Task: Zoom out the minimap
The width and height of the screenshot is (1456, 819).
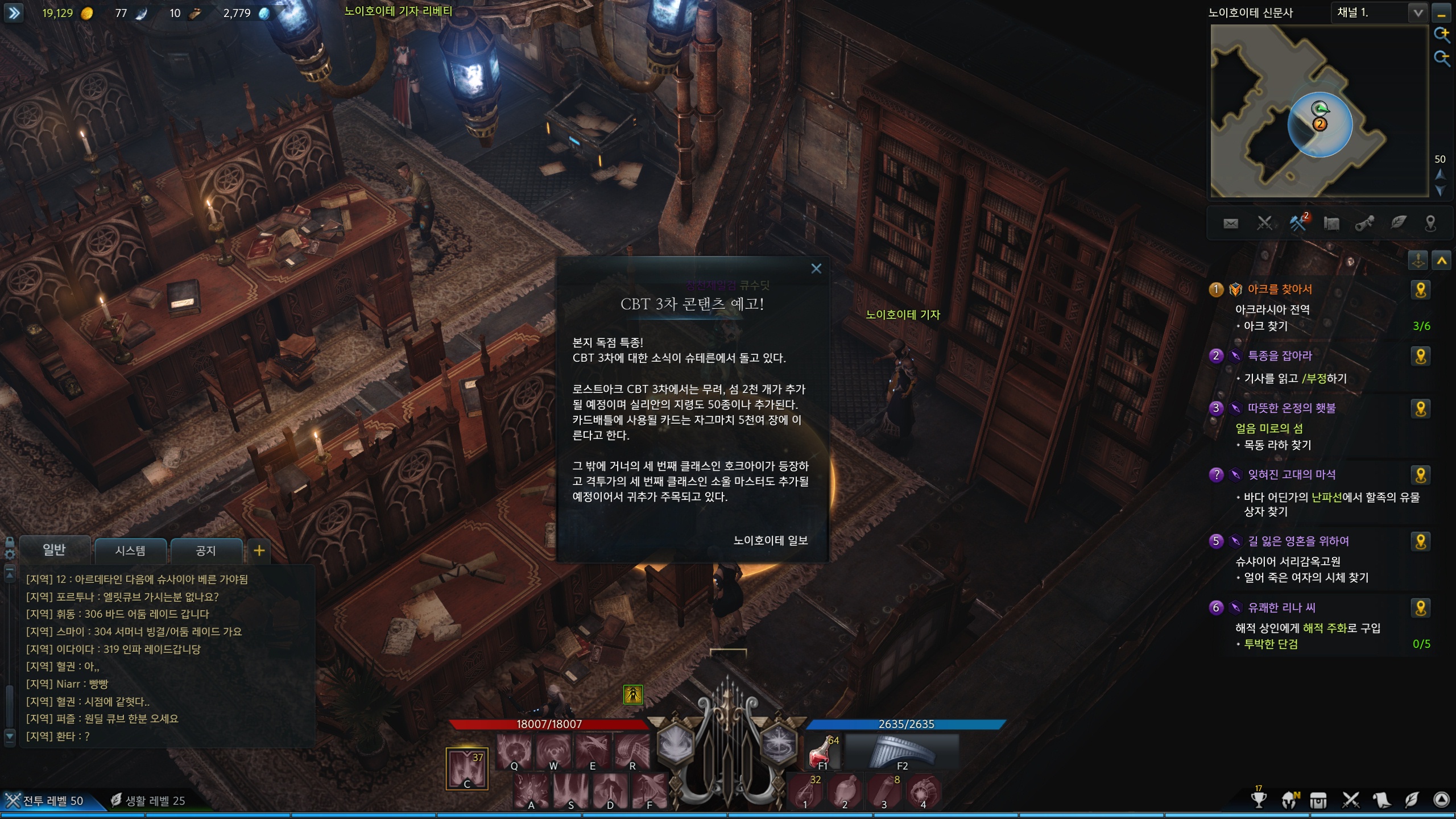Action: (x=1441, y=57)
